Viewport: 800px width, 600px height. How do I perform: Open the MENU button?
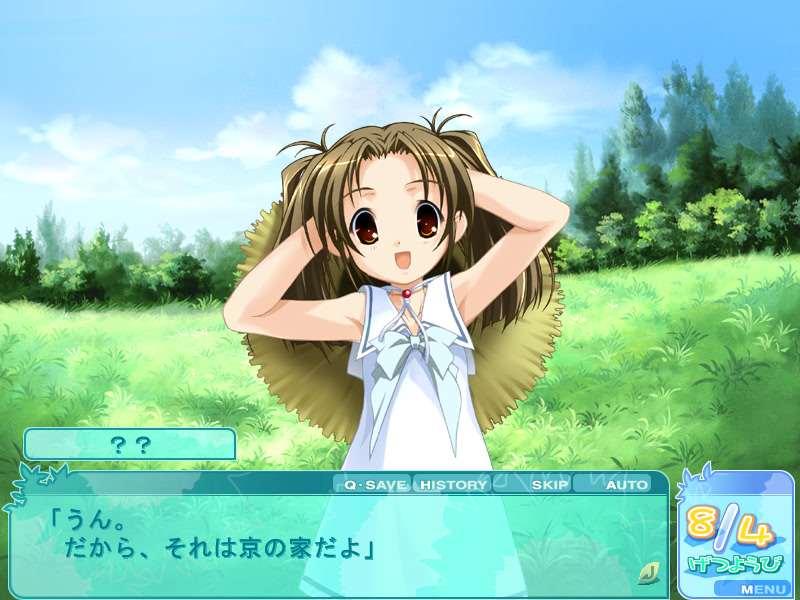[x=763, y=589]
